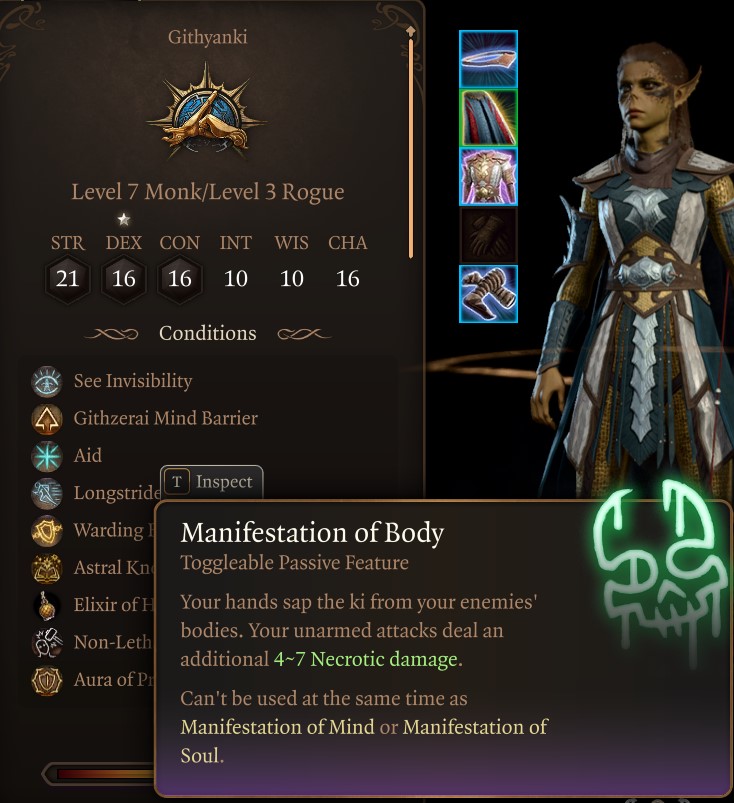Select the equipped circlet headwear slot
Screen dimensions: 734x803
pos(488,59)
